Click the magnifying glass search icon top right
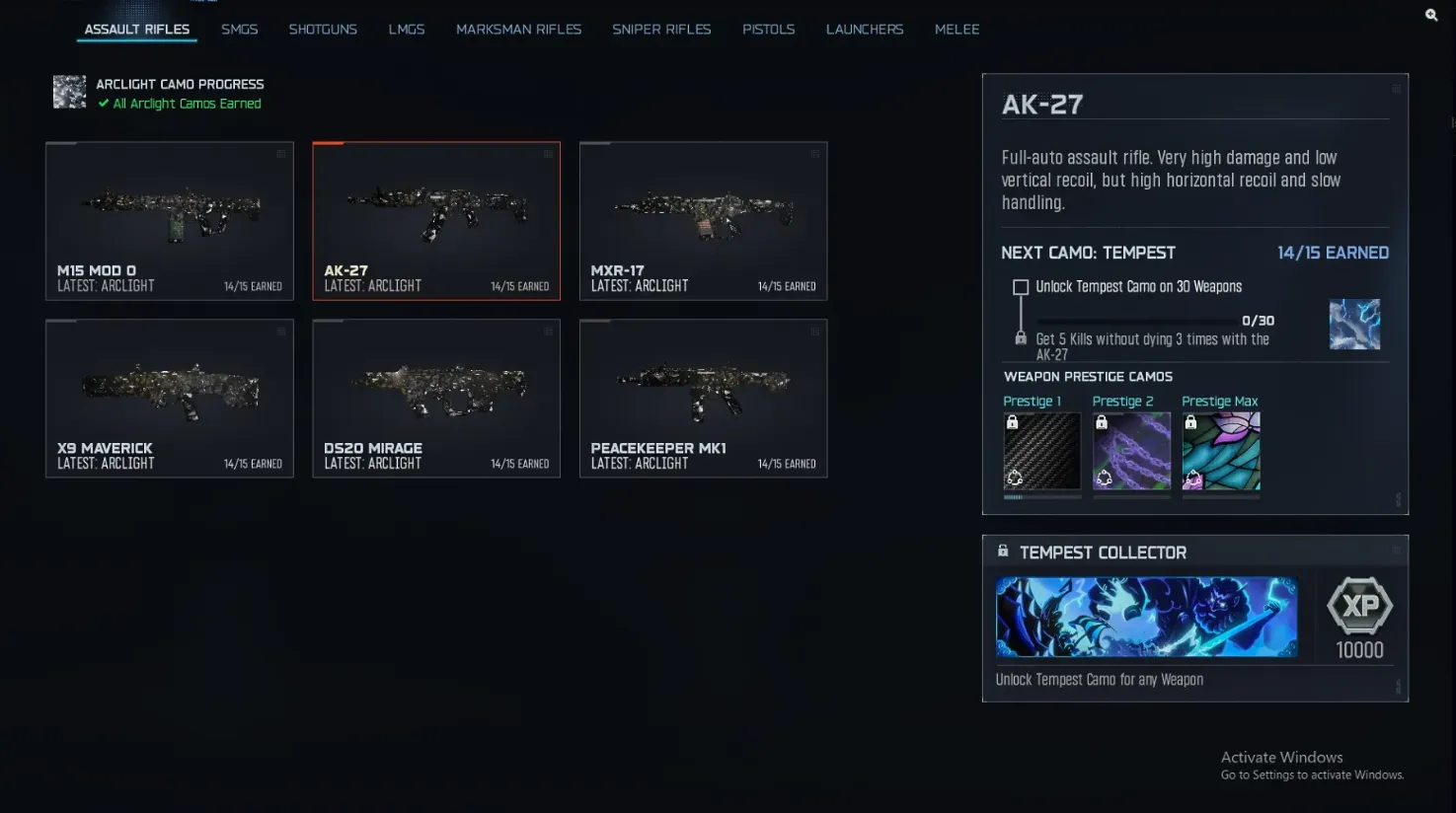Viewport: 1456px width, 813px height. 1431,14
